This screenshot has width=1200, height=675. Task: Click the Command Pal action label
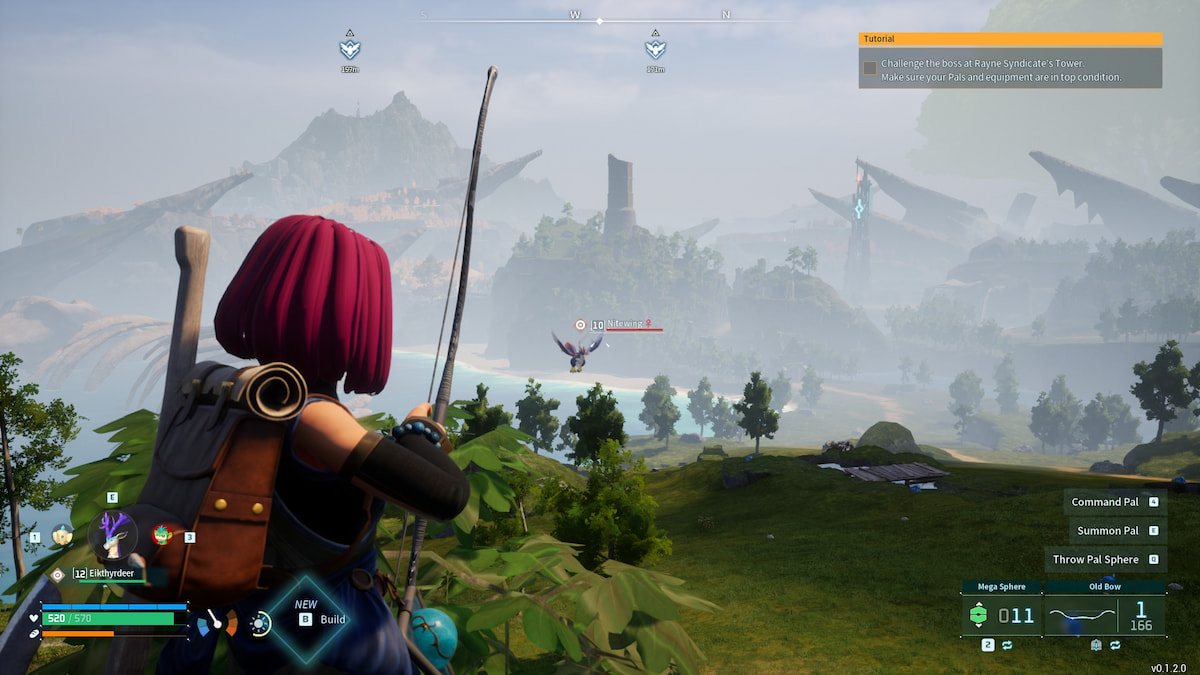point(1105,502)
